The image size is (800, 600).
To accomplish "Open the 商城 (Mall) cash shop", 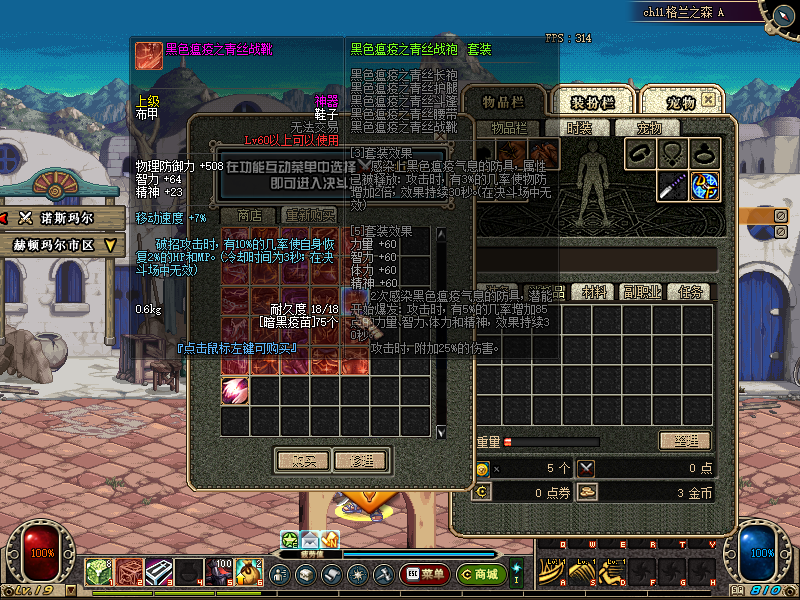I will pyautogui.click(x=480, y=574).
